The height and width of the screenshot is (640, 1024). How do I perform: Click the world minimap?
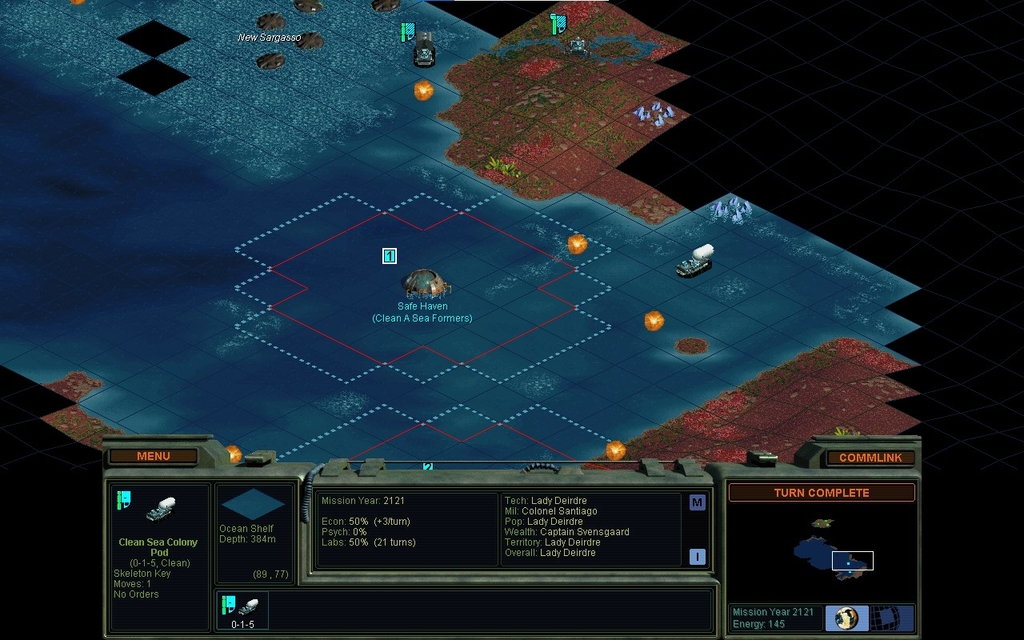[820, 548]
